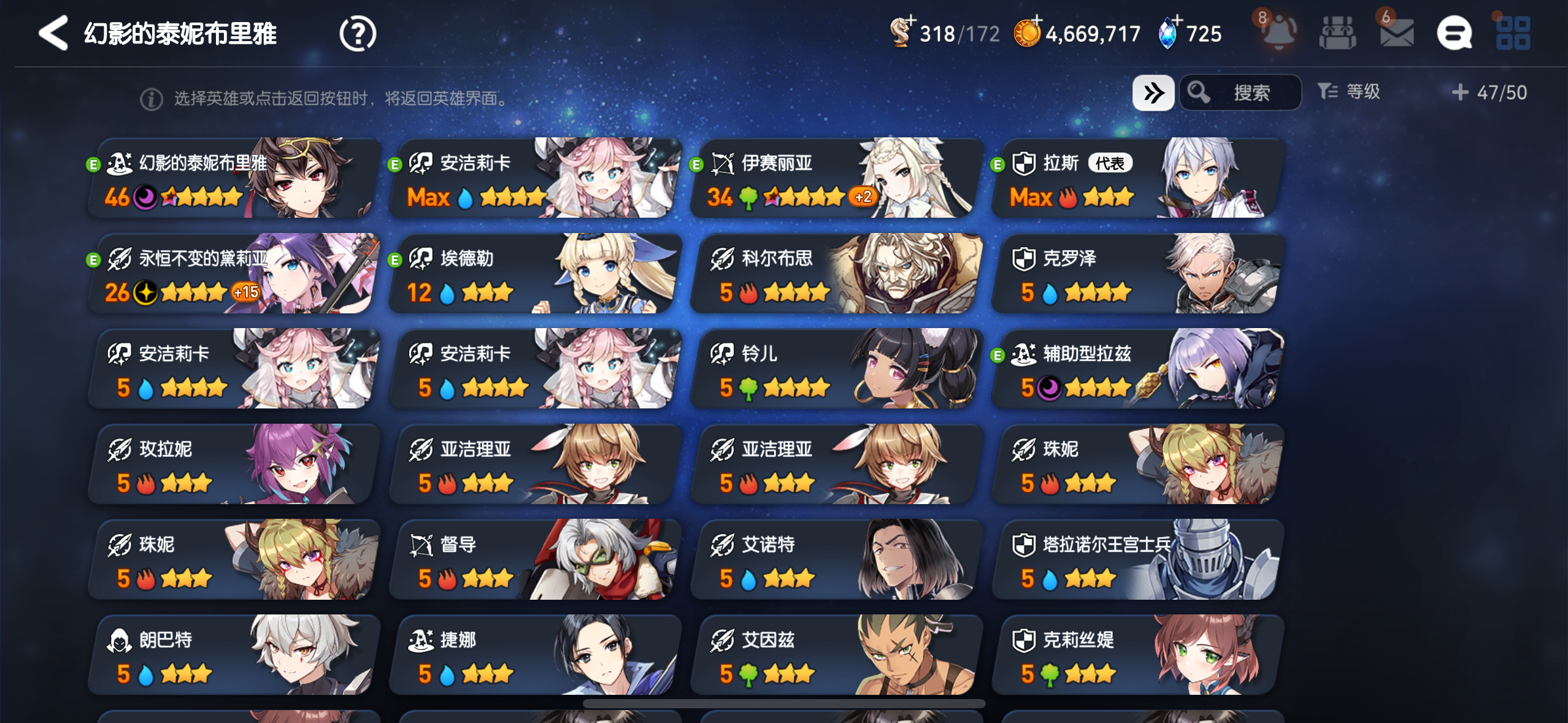Open the mailbox with 6 unread messages
This screenshot has height=723, width=1568.
click(x=1397, y=33)
